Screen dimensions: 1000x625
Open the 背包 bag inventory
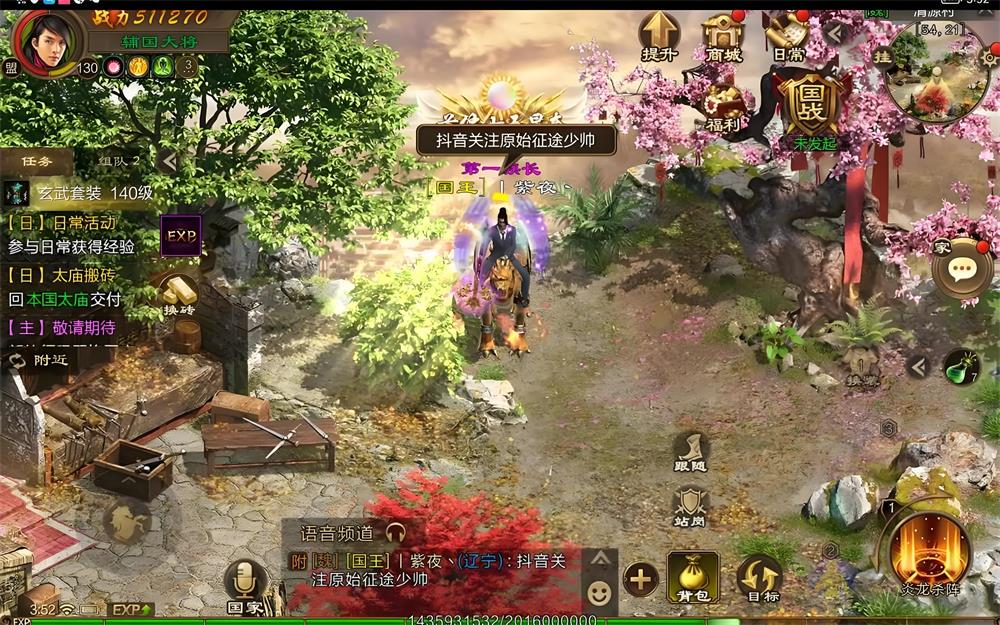click(693, 577)
